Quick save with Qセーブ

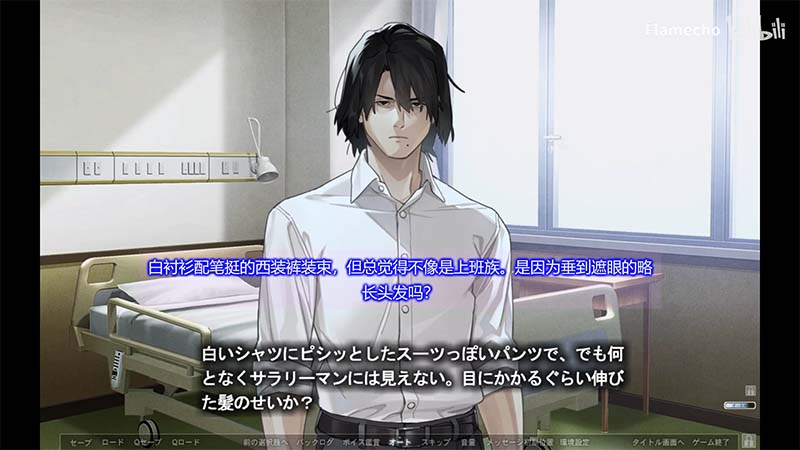click(x=148, y=441)
